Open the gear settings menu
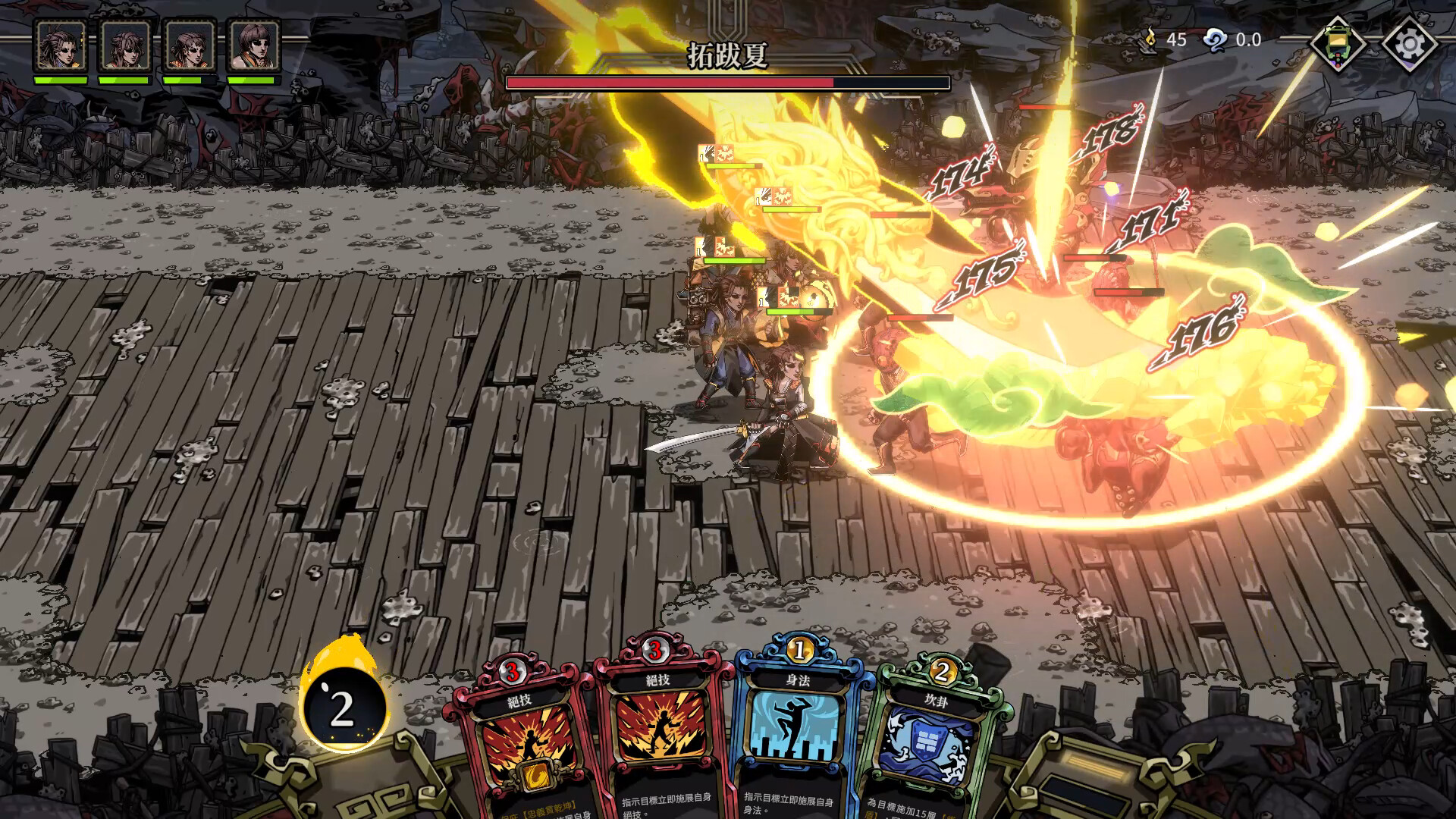Viewport: 1456px width, 819px height. [x=1409, y=44]
